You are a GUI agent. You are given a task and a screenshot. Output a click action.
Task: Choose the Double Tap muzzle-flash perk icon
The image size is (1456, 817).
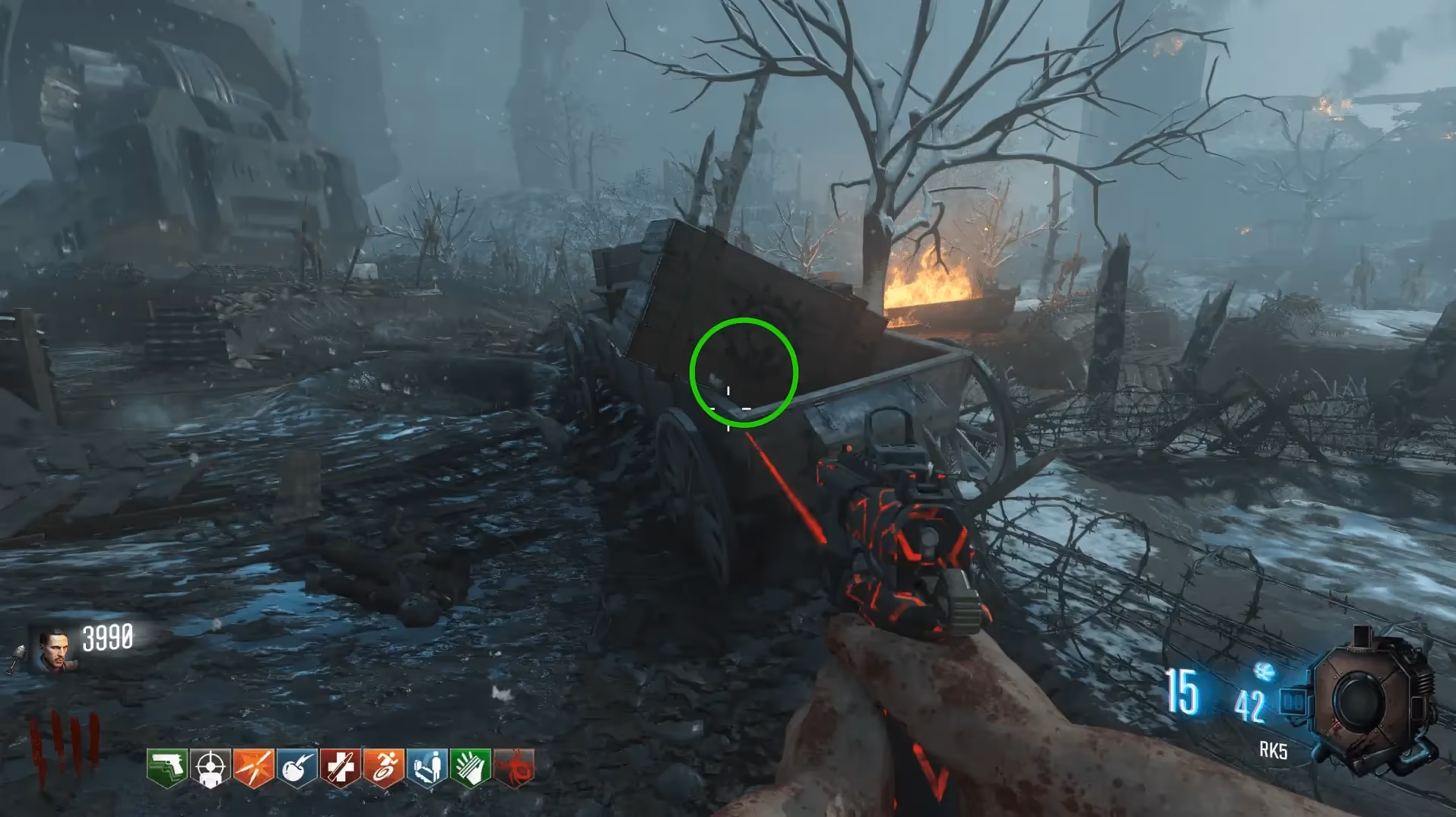(253, 768)
